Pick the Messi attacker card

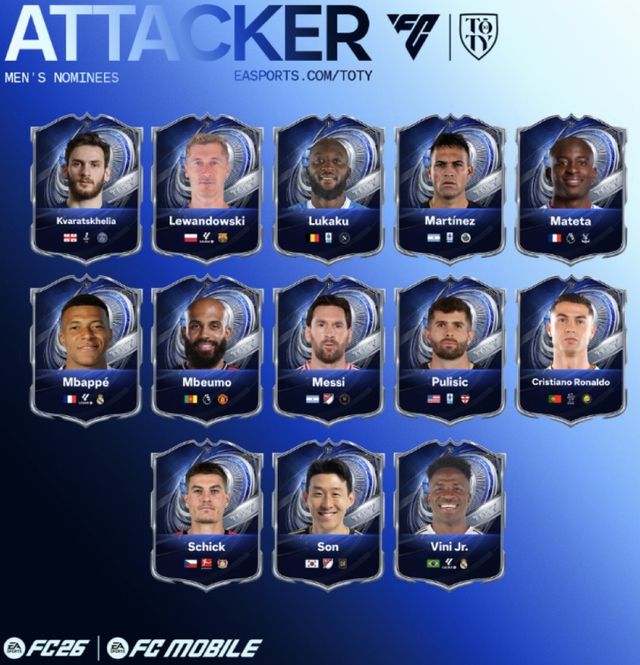[329, 350]
